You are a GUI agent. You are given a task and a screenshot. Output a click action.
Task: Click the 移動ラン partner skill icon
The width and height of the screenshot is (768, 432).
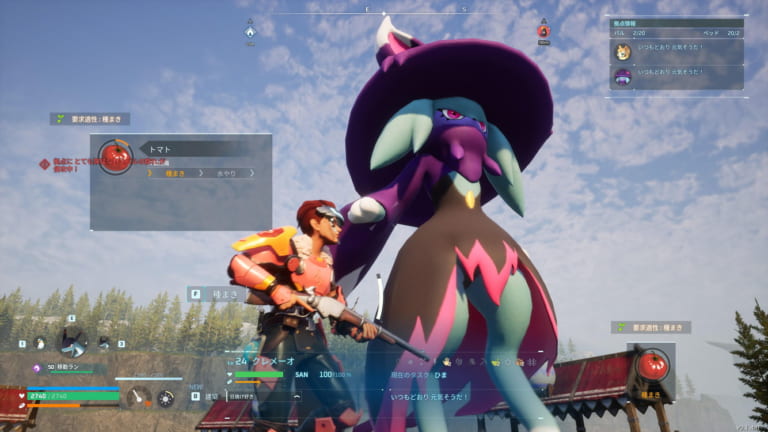[x=37, y=368]
